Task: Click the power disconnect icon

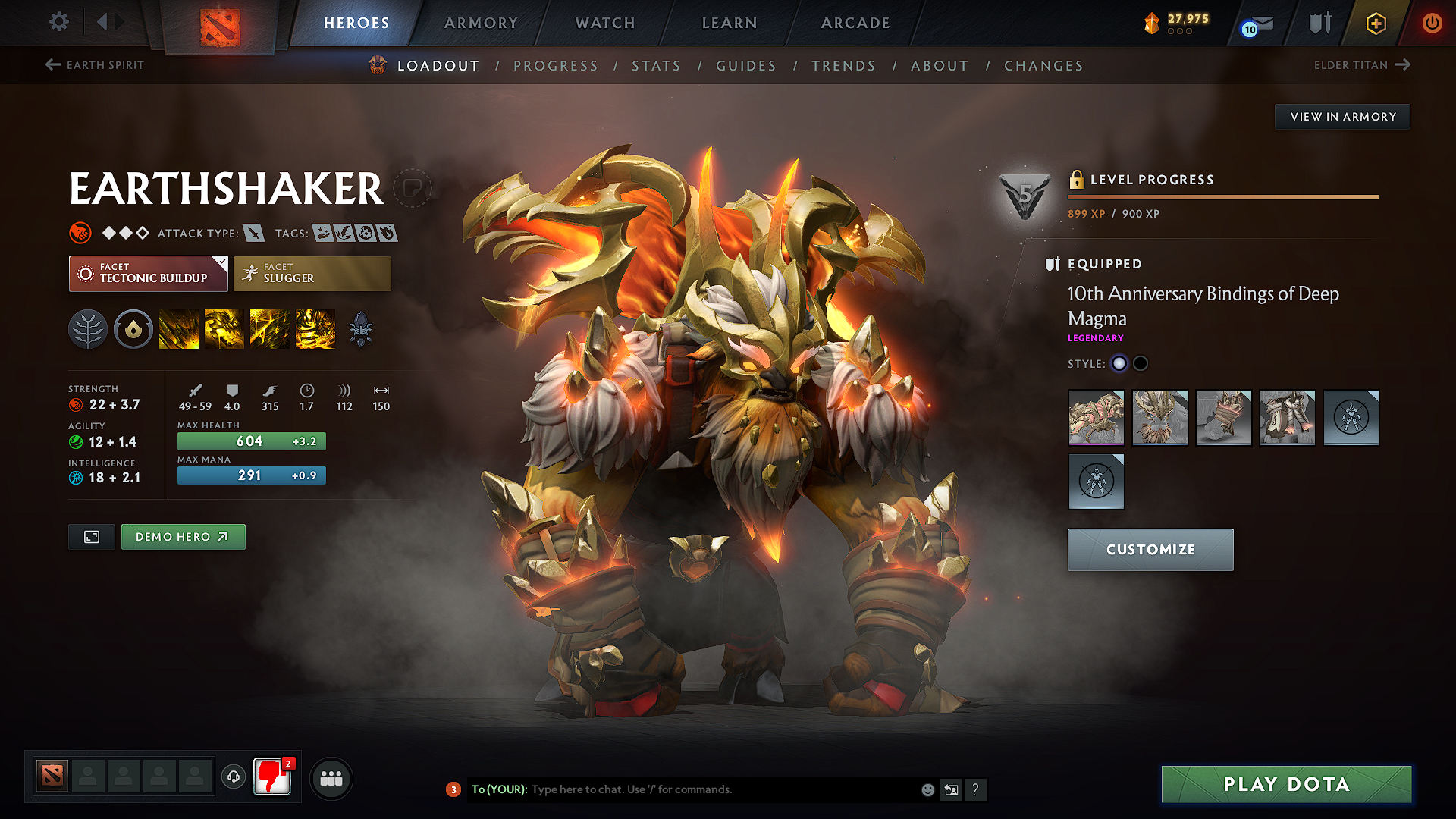Action: (x=1432, y=23)
